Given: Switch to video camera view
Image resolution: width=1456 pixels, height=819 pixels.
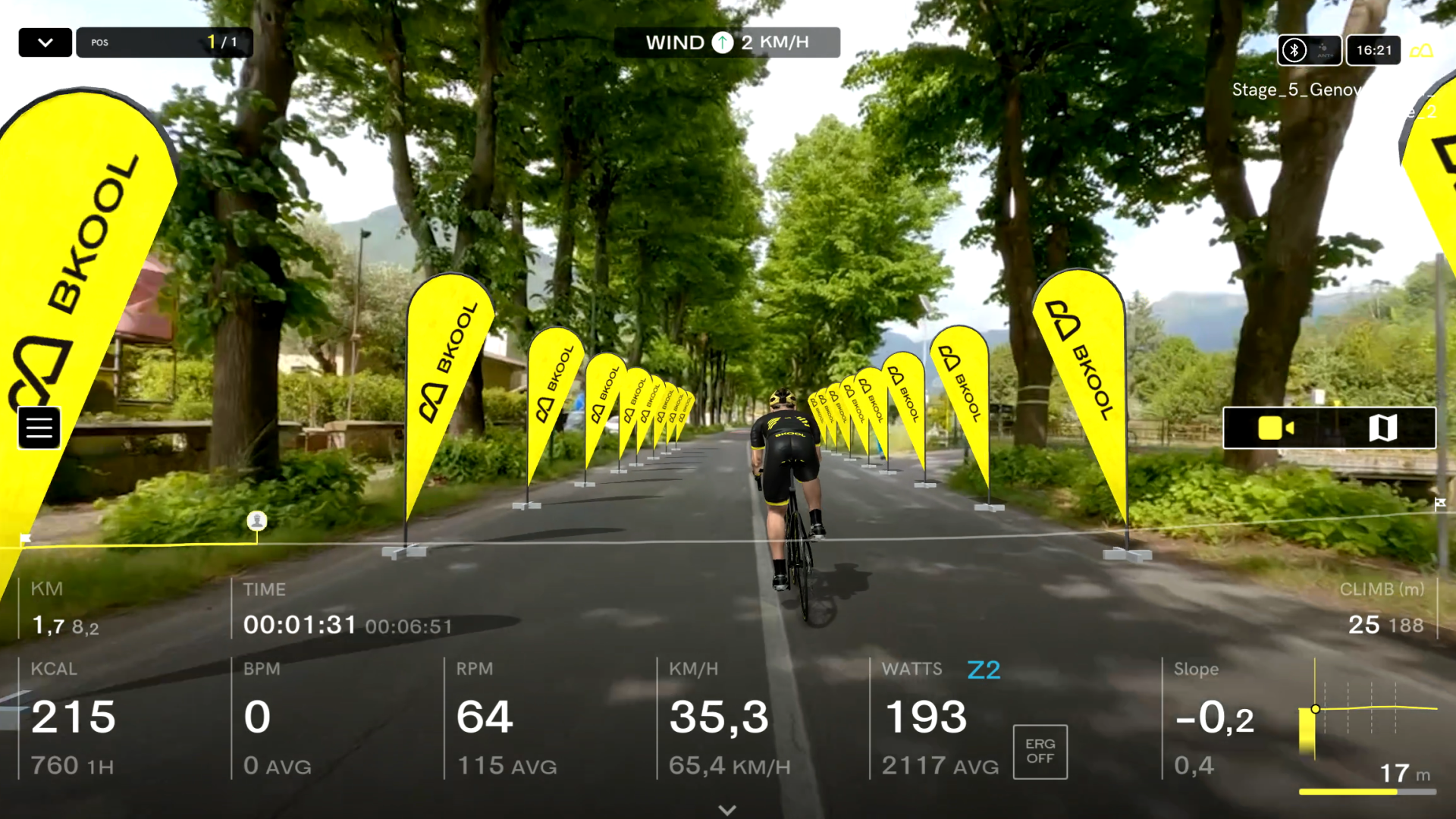Looking at the screenshot, I should coord(1276,428).
